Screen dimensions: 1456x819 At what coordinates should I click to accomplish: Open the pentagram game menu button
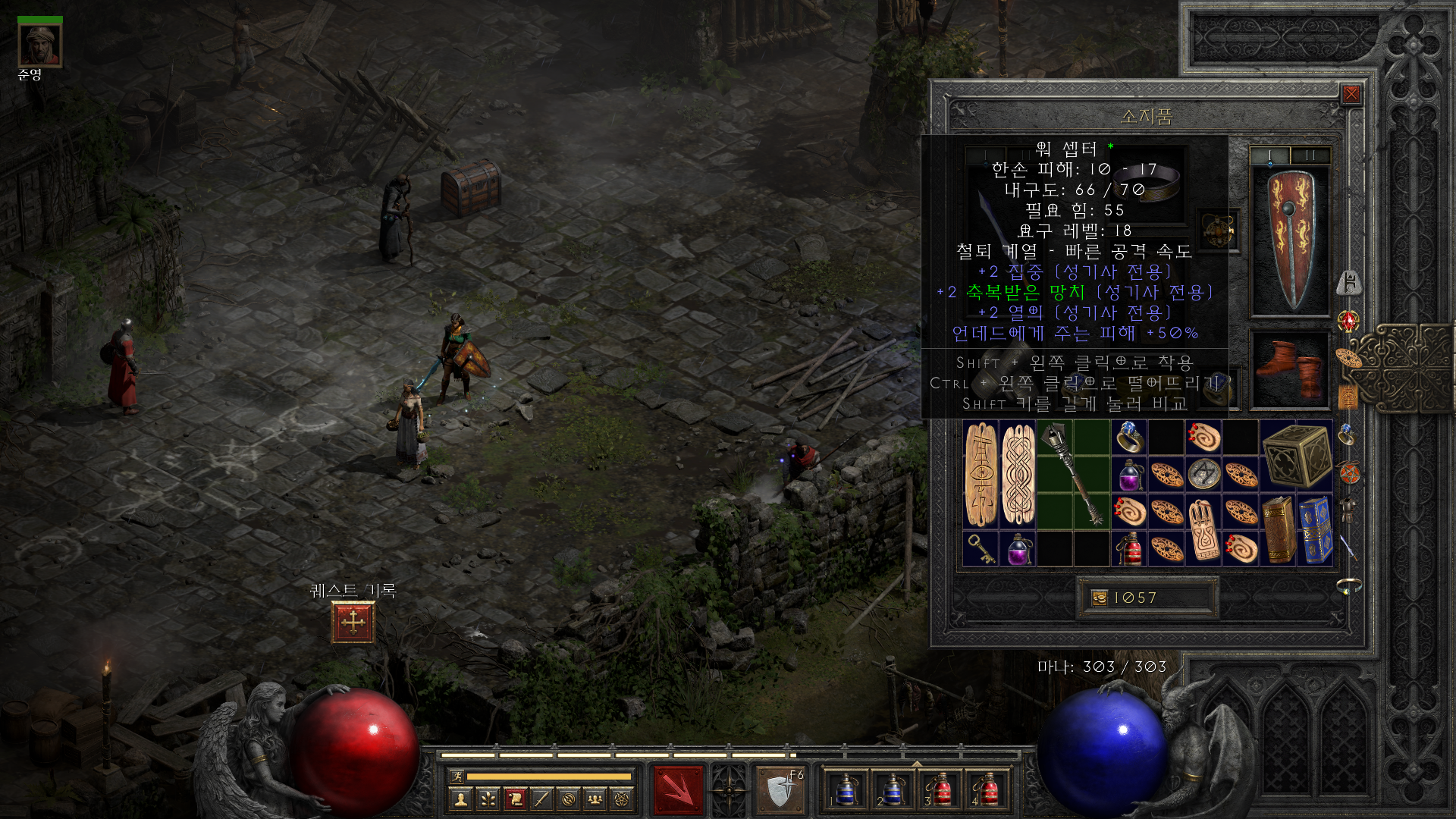point(622,799)
